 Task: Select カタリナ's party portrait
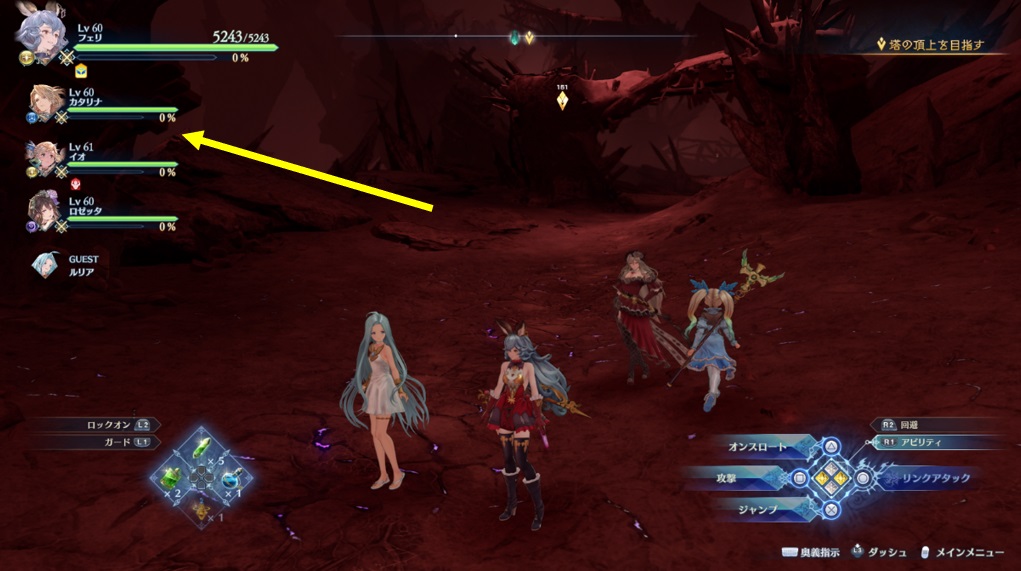pos(47,102)
